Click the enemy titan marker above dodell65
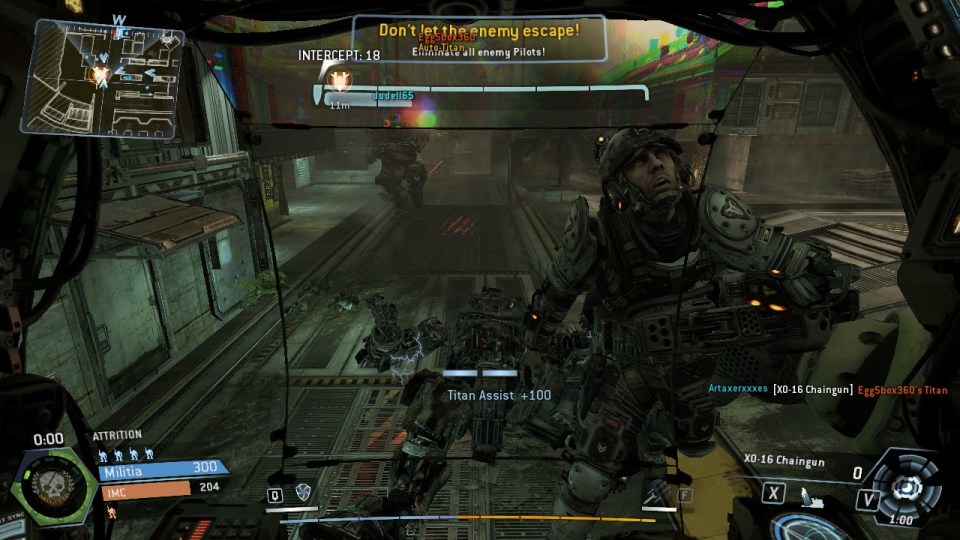This screenshot has width=960, height=540. click(340, 77)
